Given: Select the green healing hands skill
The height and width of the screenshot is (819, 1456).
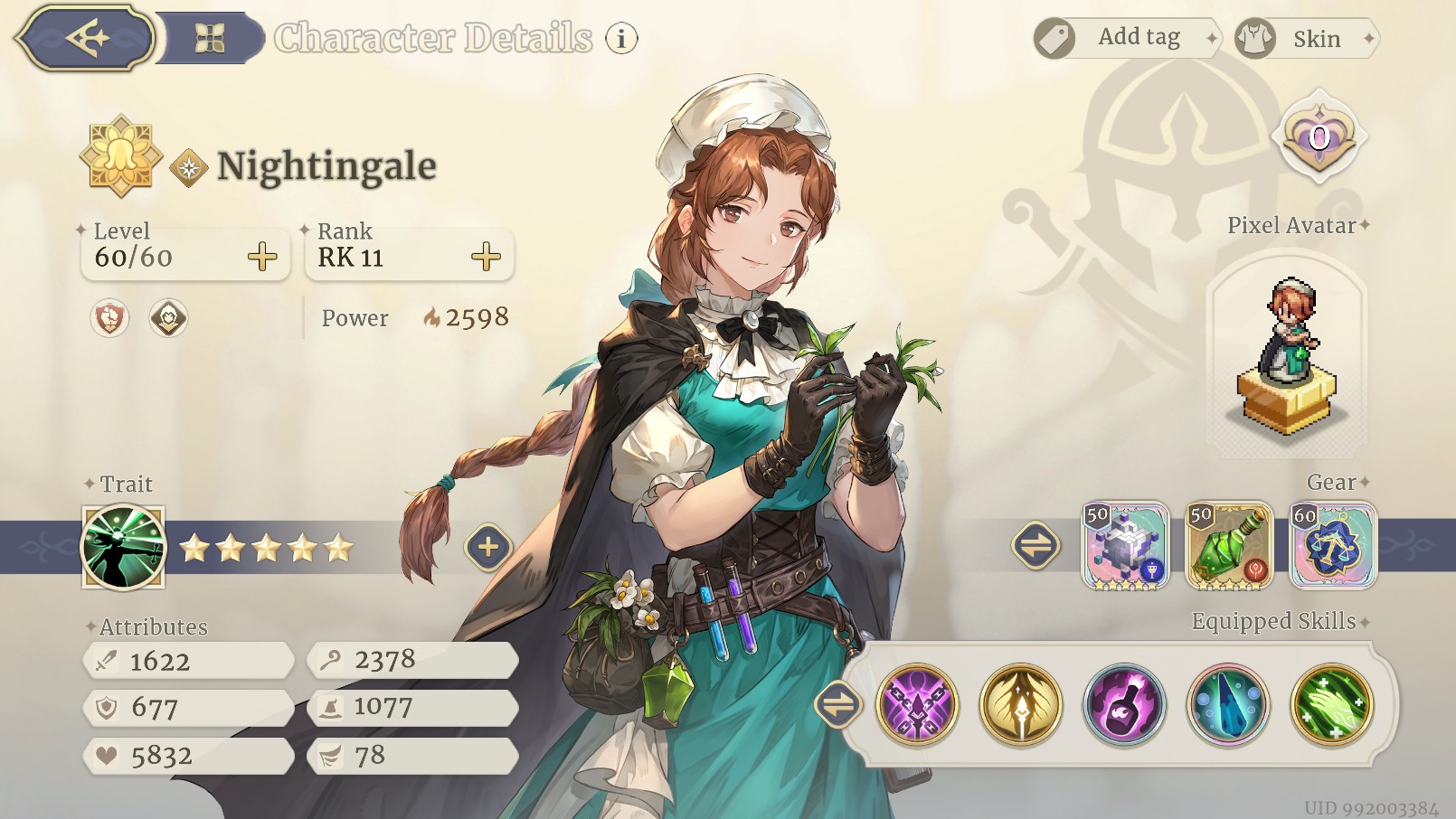Looking at the screenshot, I should coord(1332,704).
